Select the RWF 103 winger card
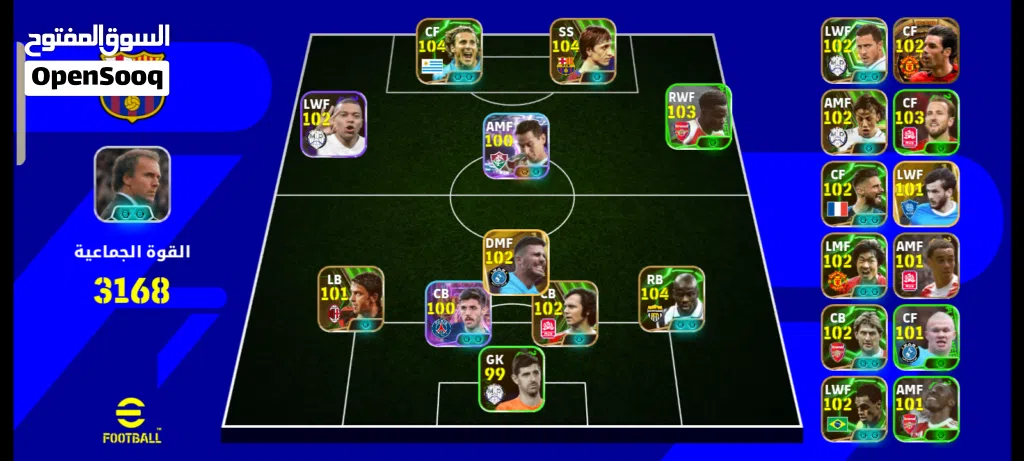Viewport: 1024px width, 461px height. click(x=699, y=117)
